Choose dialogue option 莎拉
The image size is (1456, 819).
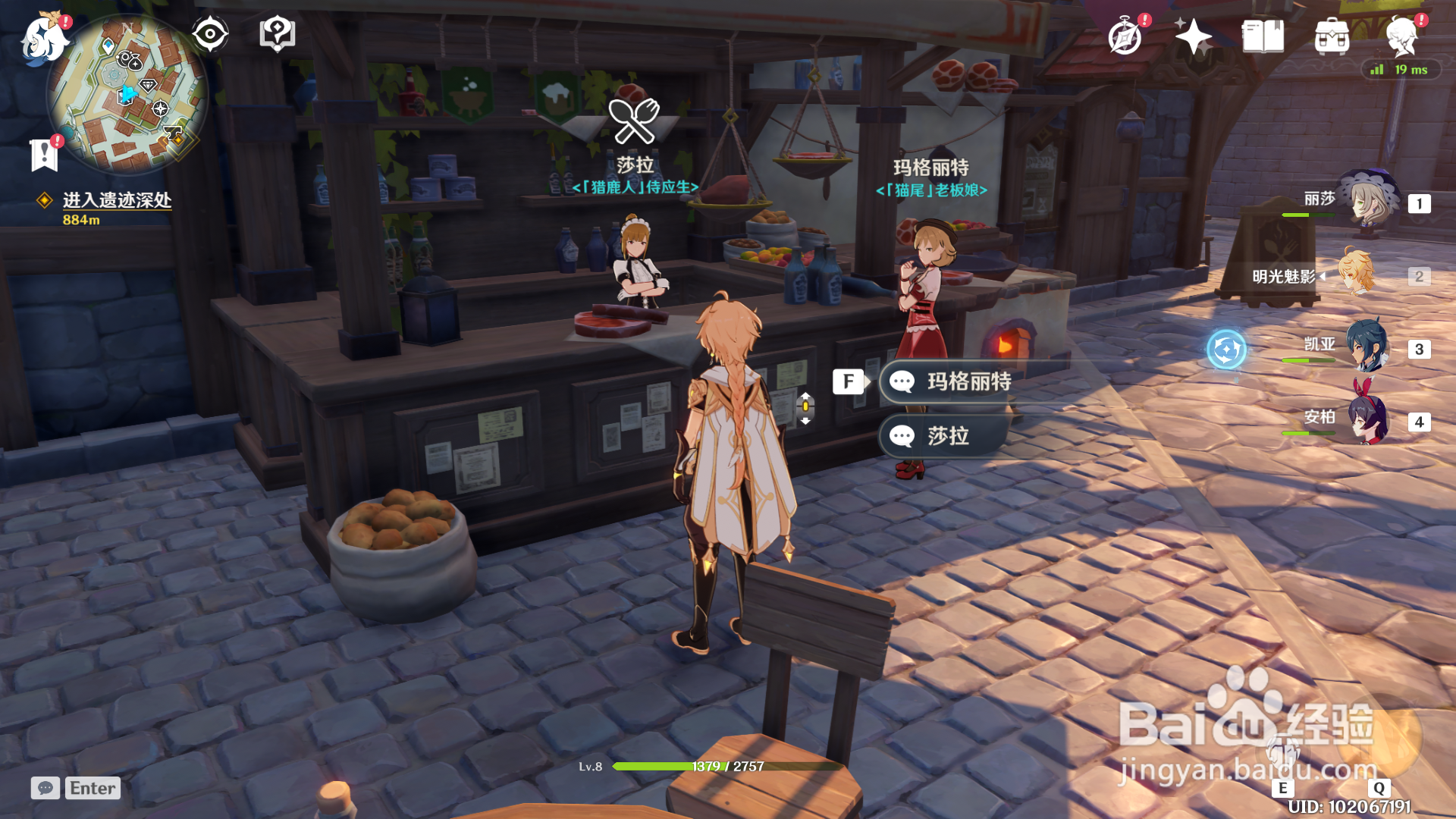[947, 436]
